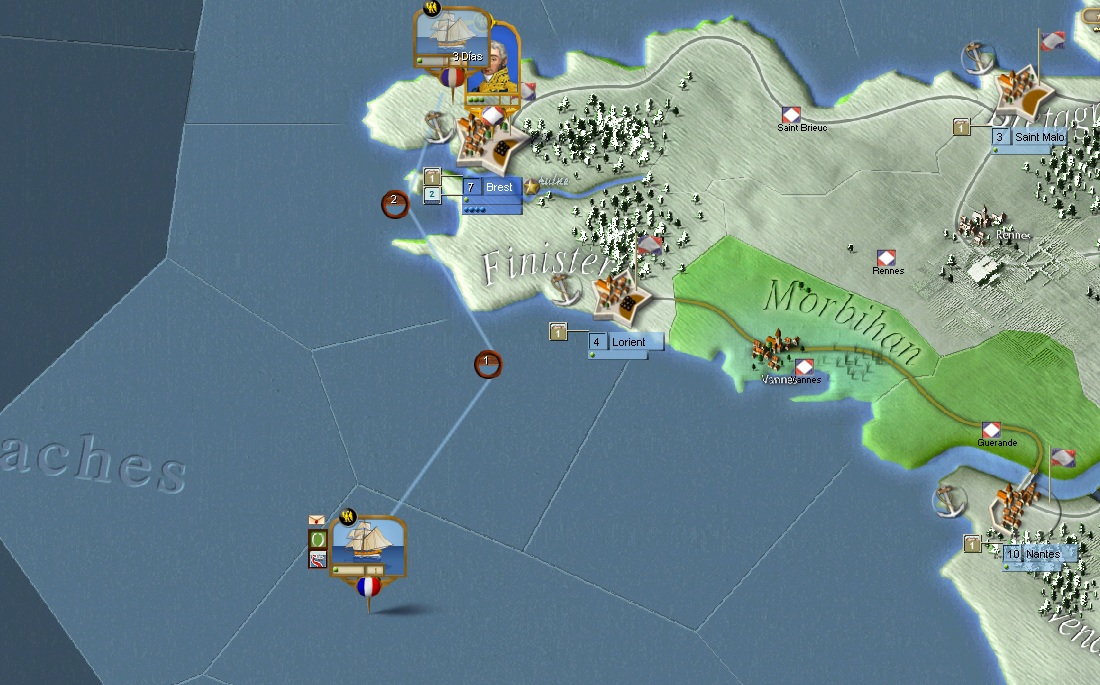The image size is (1100, 685).
Task: Click the Saint Malo city label
Action: tap(1034, 137)
